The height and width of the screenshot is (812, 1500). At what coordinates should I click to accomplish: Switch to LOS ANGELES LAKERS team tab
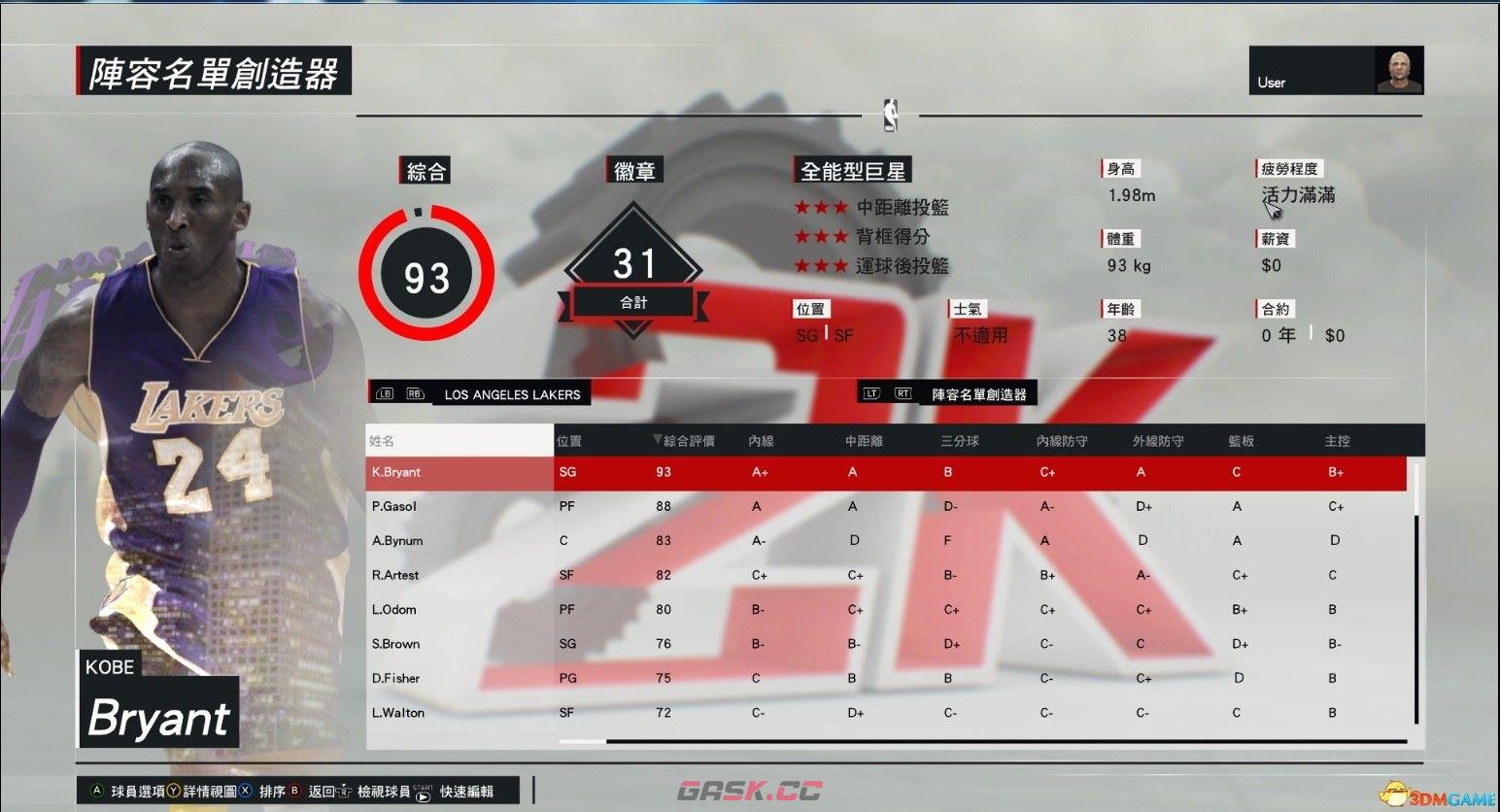pyautogui.click(x=512, y=393)
